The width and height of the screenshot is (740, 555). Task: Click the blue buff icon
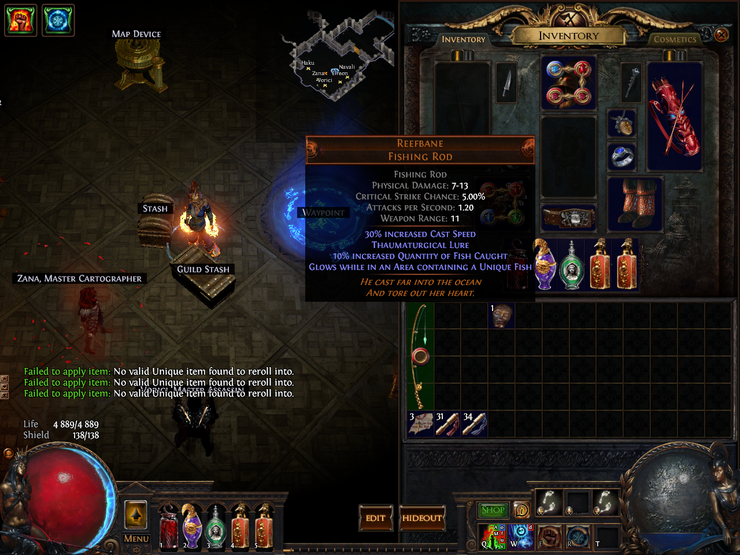tap(58, 20)
